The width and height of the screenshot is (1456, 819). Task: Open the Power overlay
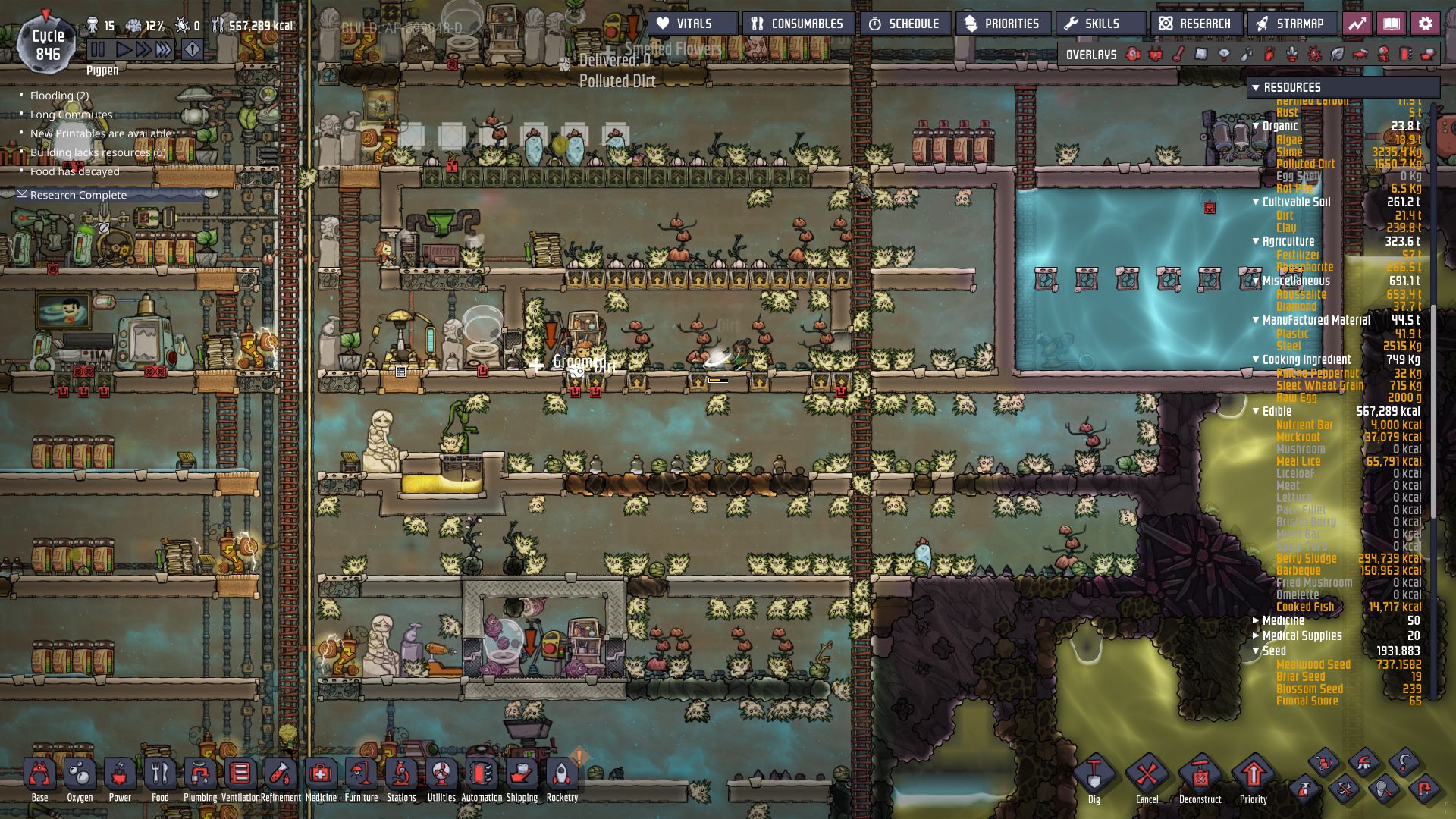[x=1155, y=54]
